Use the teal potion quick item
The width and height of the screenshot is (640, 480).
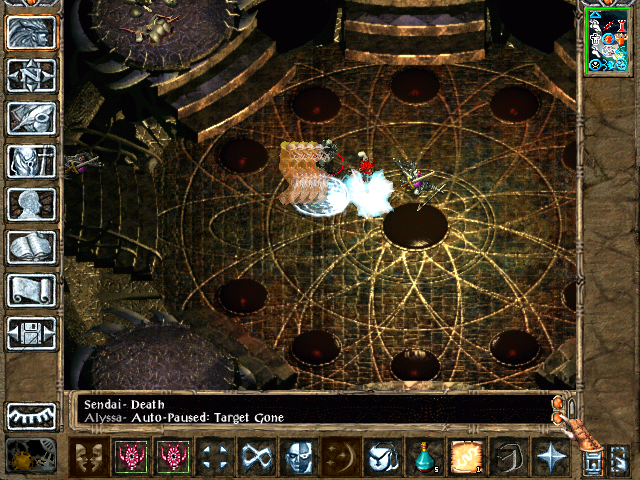tap(424, 457)
